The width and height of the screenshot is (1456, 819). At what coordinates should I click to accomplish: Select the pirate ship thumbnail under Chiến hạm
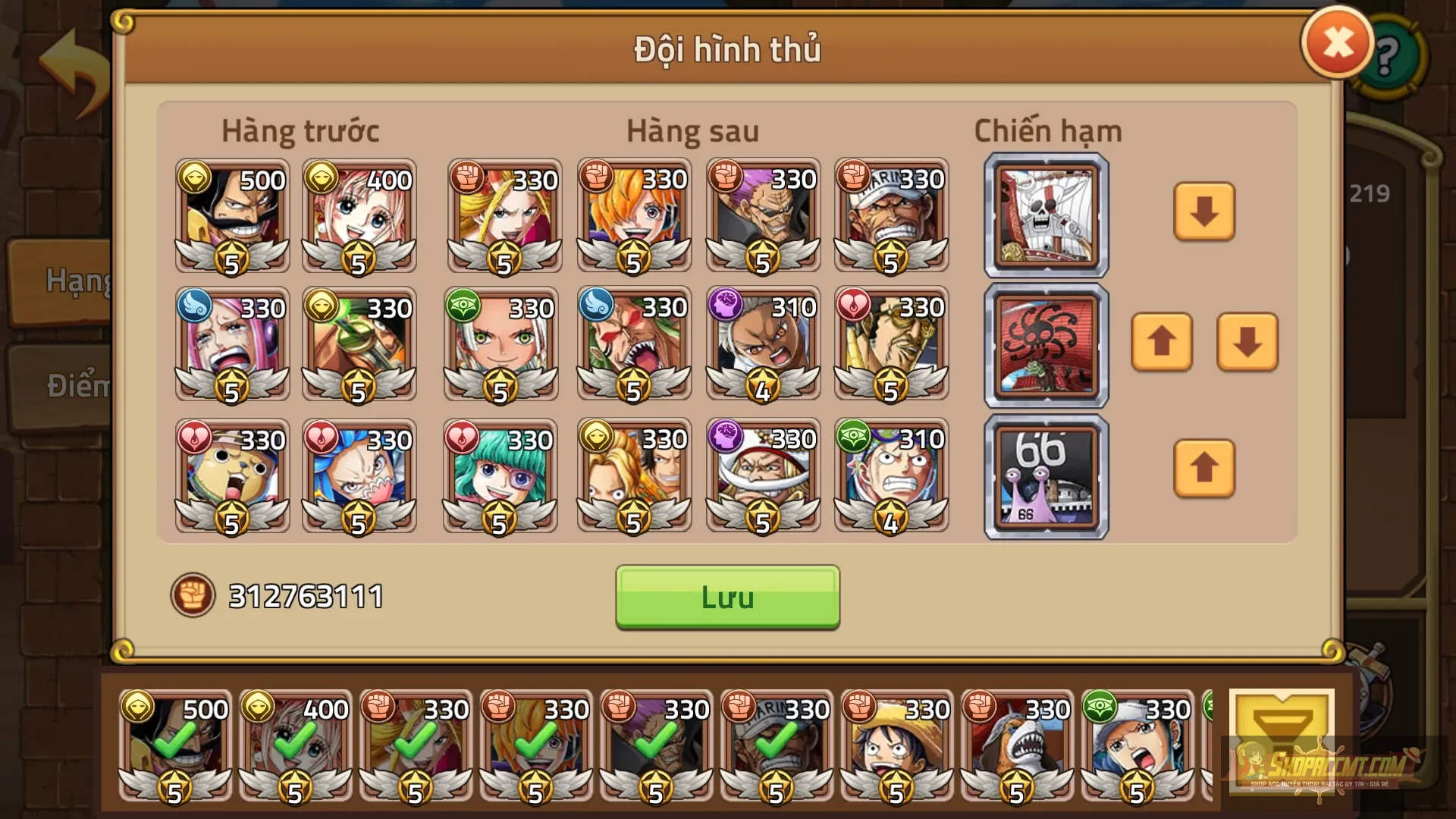click(1045, 215)
